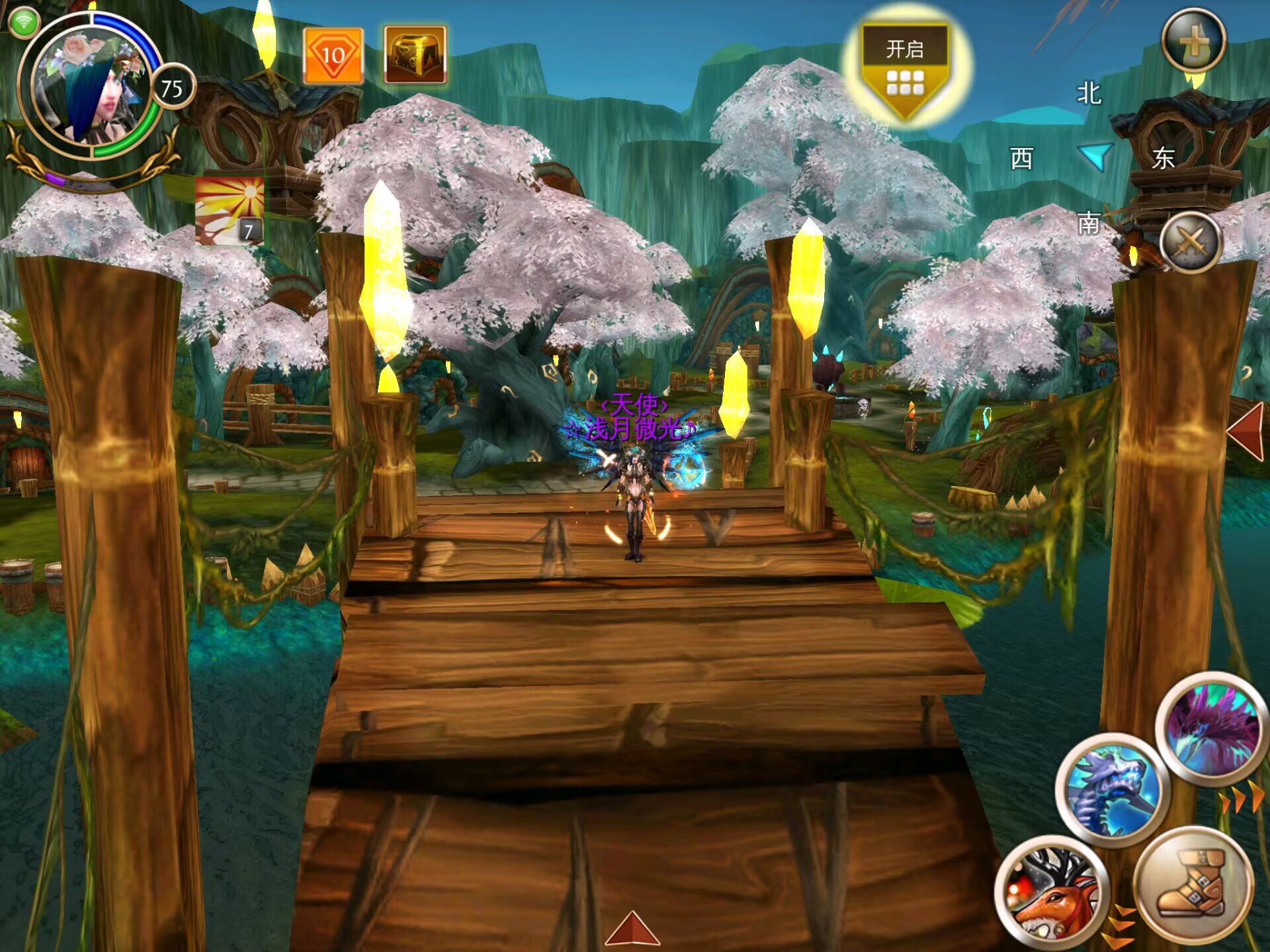Expand the bottom red arrow panel
The image size is (1270, 952).
(x=632, y=928)
